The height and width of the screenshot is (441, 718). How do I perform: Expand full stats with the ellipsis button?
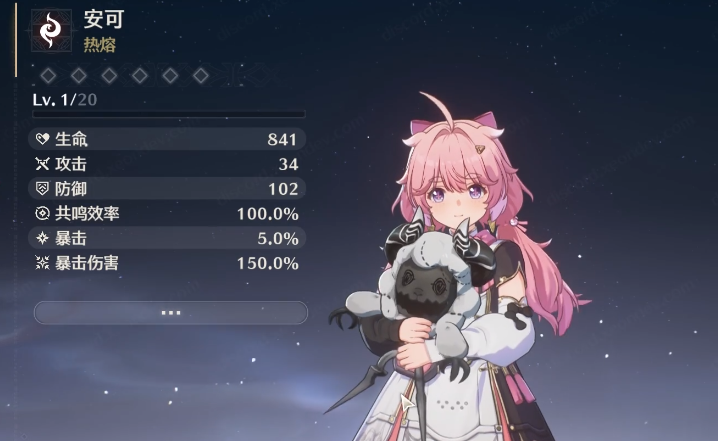click(170, 313)
